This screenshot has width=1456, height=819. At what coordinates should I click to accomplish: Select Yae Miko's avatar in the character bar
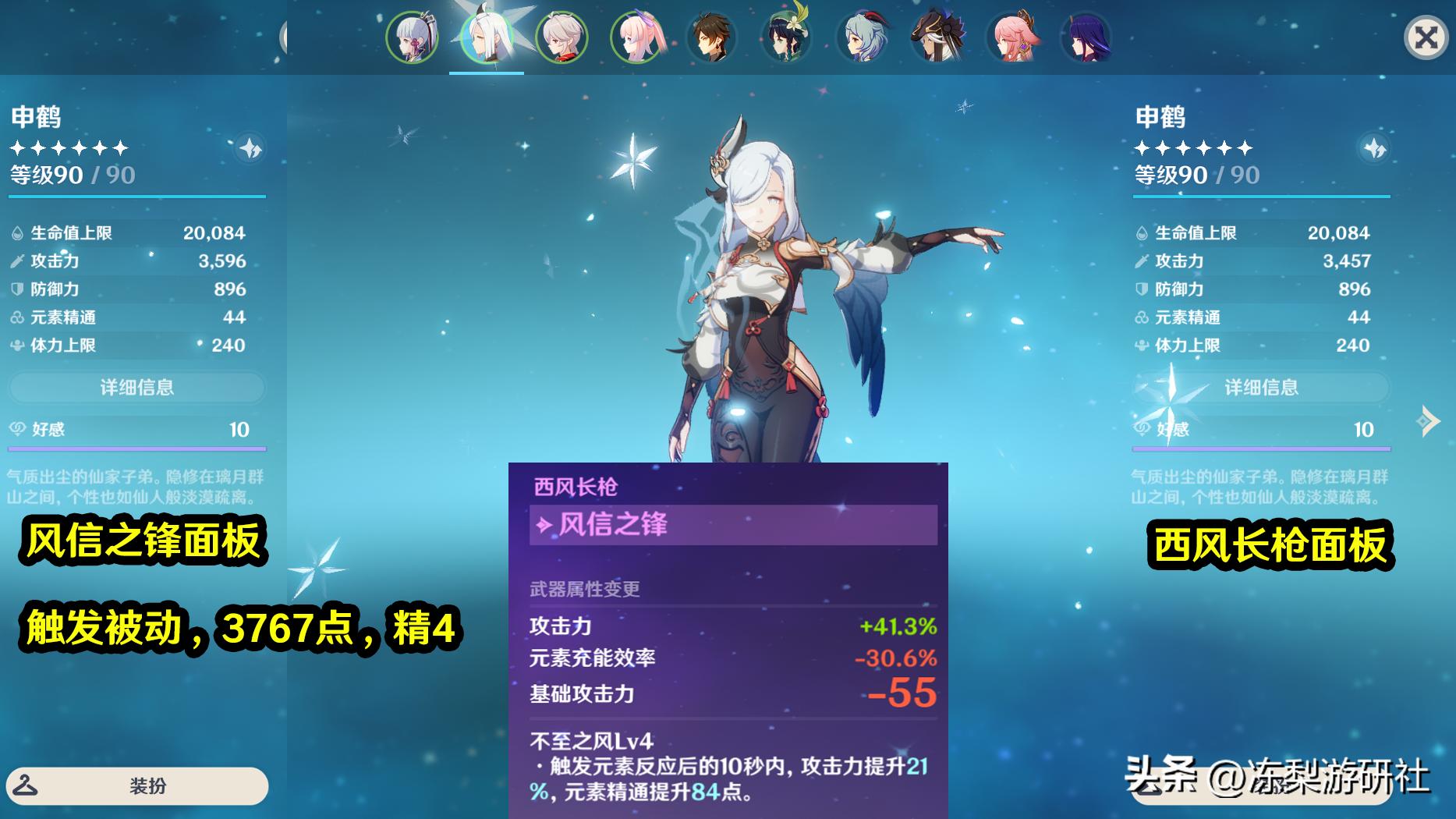tap(1011, 35)
